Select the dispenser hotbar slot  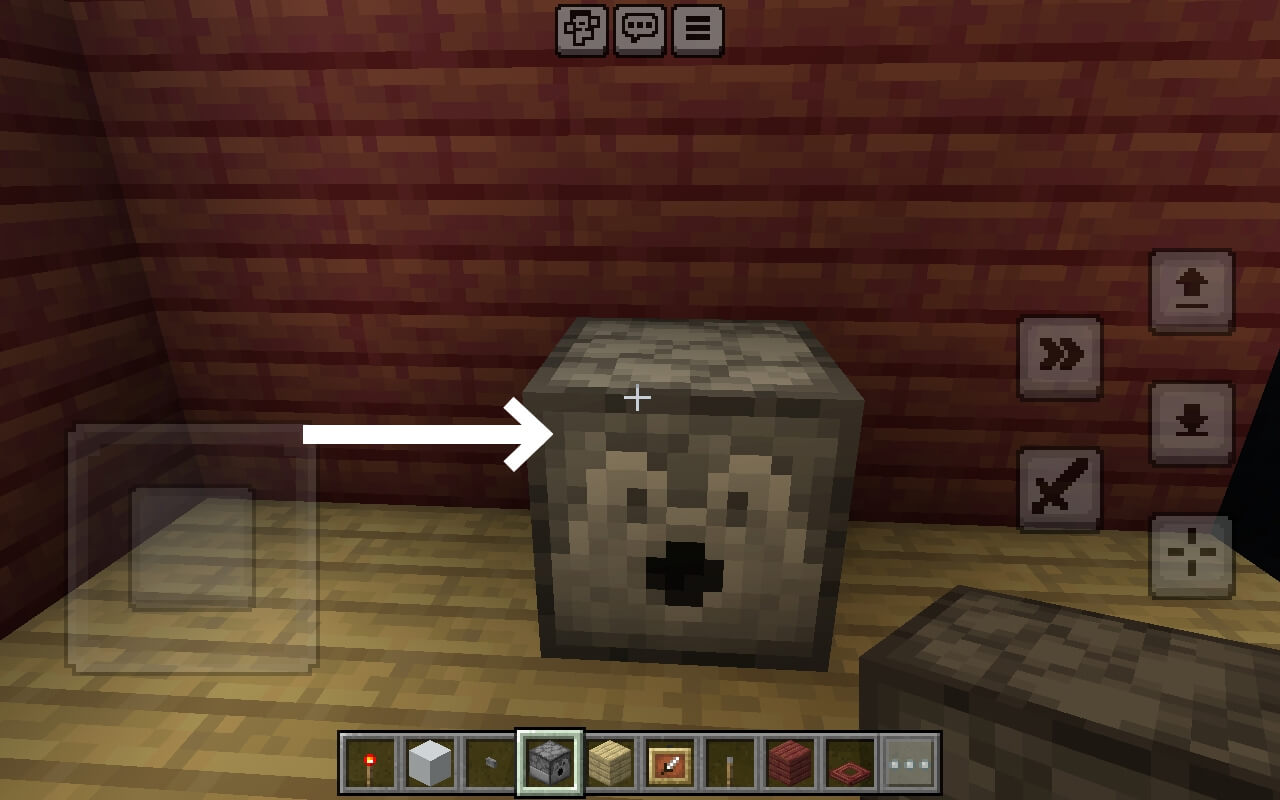click(x=550, y=764)
